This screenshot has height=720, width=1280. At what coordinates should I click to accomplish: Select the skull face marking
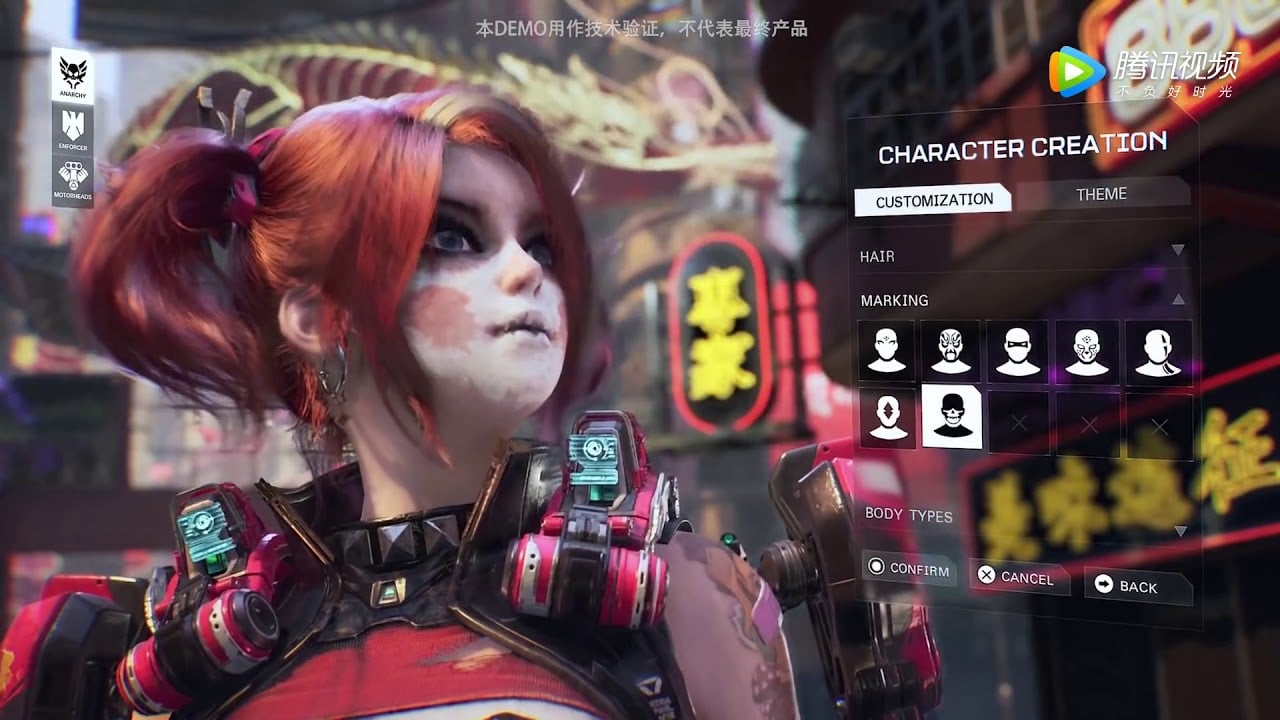click(952, 417)
